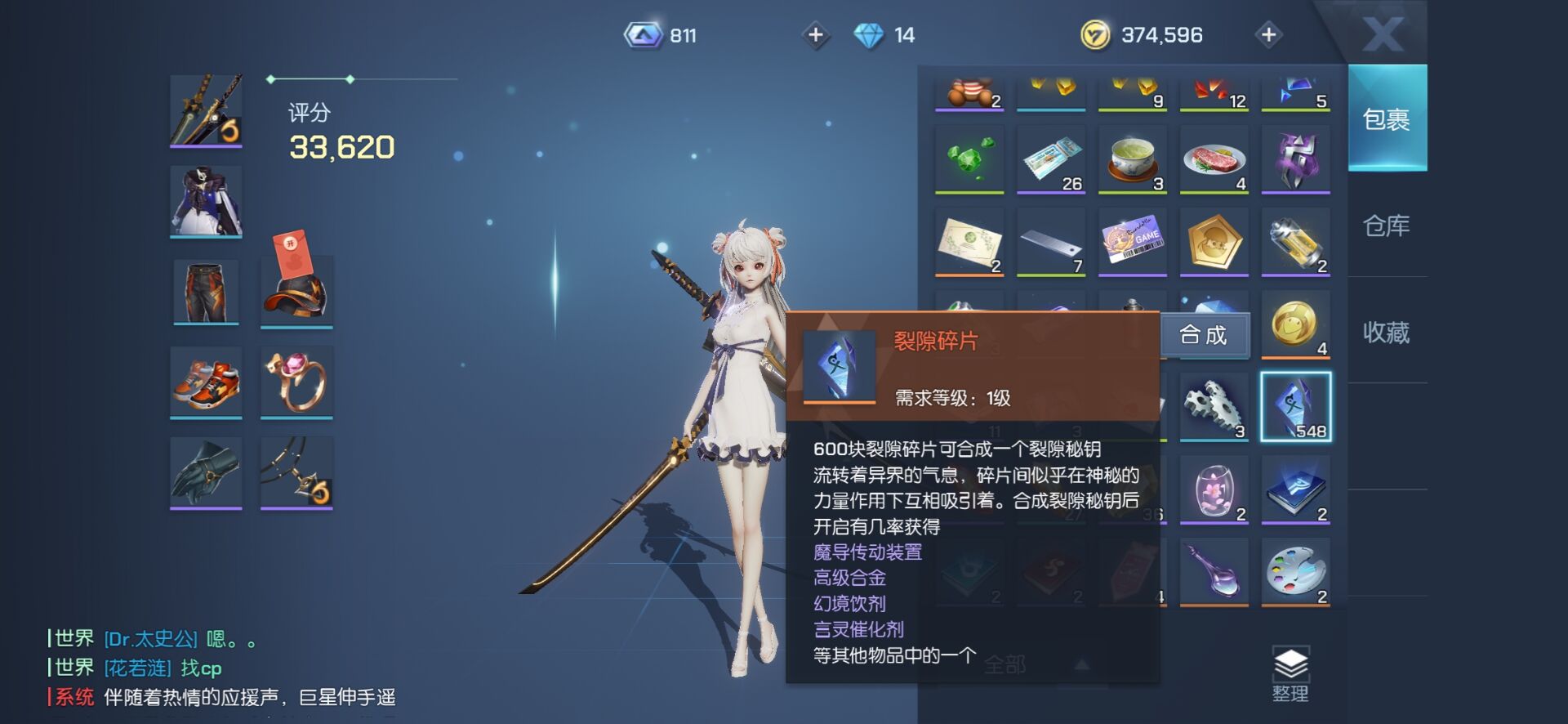
Task: Select the black gloves in the equipment panel
Action: [x=206, y=472]
